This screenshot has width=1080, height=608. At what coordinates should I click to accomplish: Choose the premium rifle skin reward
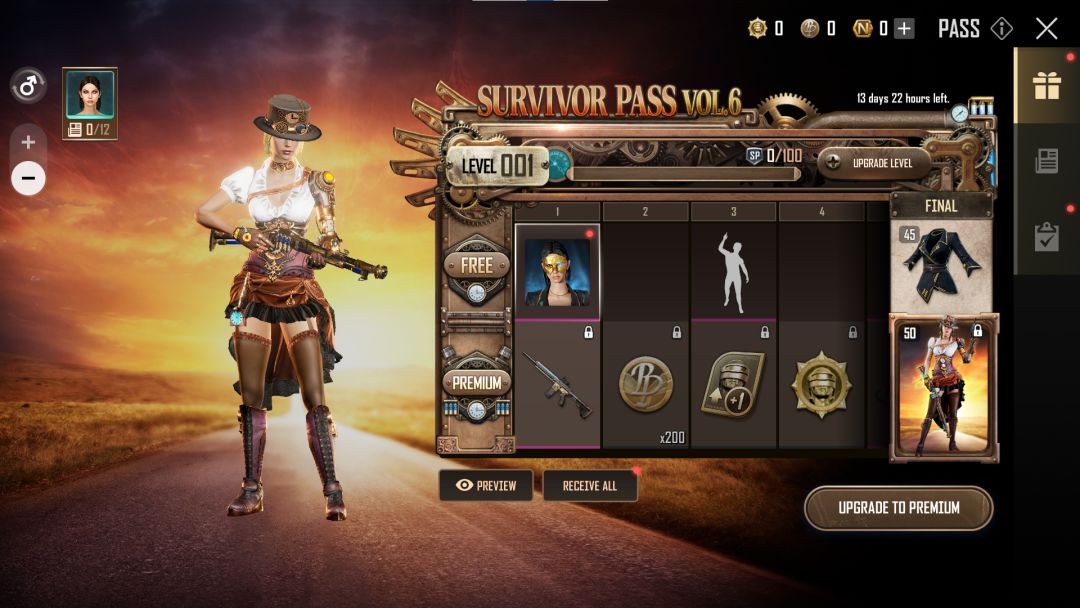coord(558,385)
